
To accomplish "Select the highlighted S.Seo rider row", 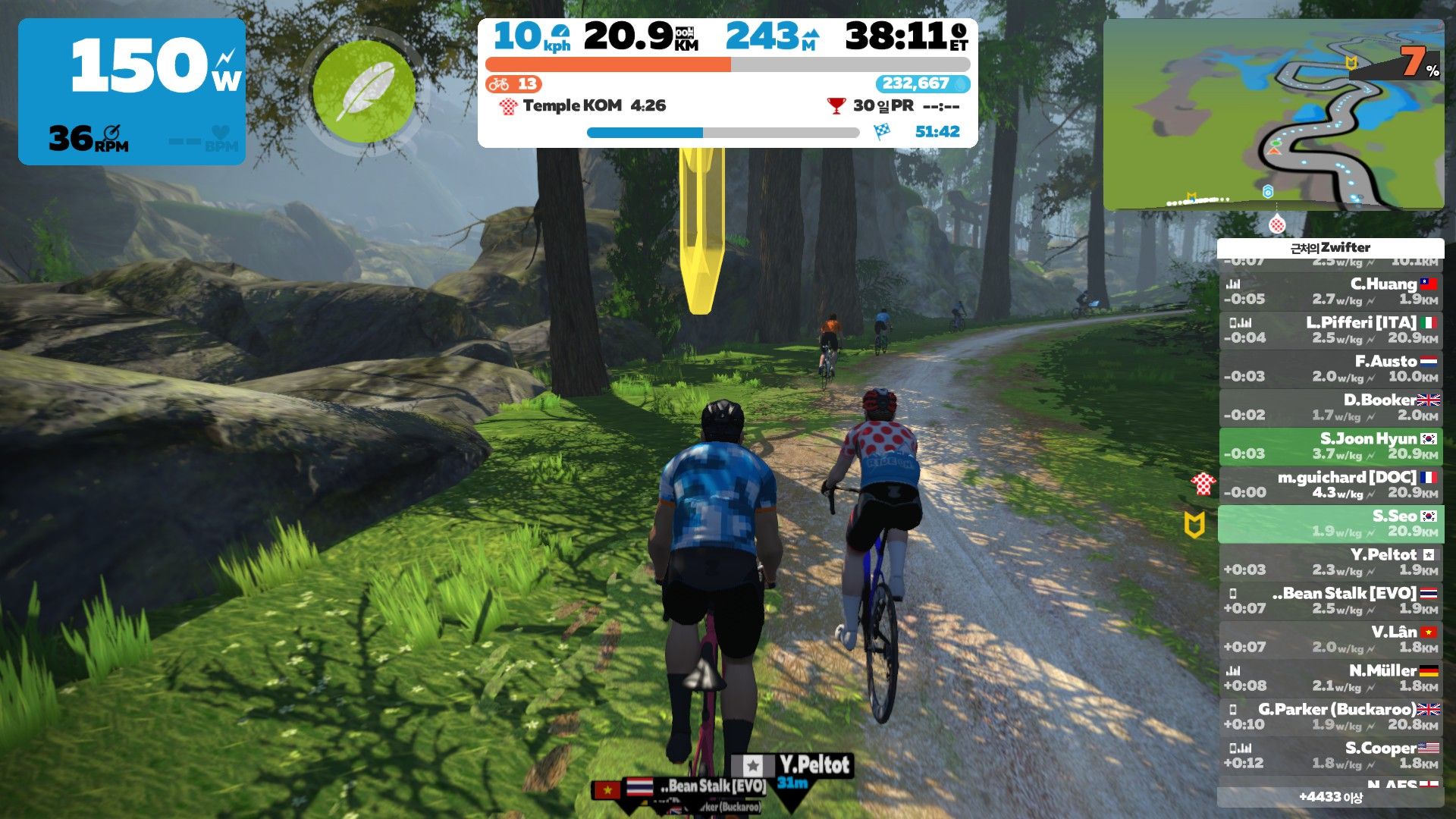I will (x=1331, y=524).
